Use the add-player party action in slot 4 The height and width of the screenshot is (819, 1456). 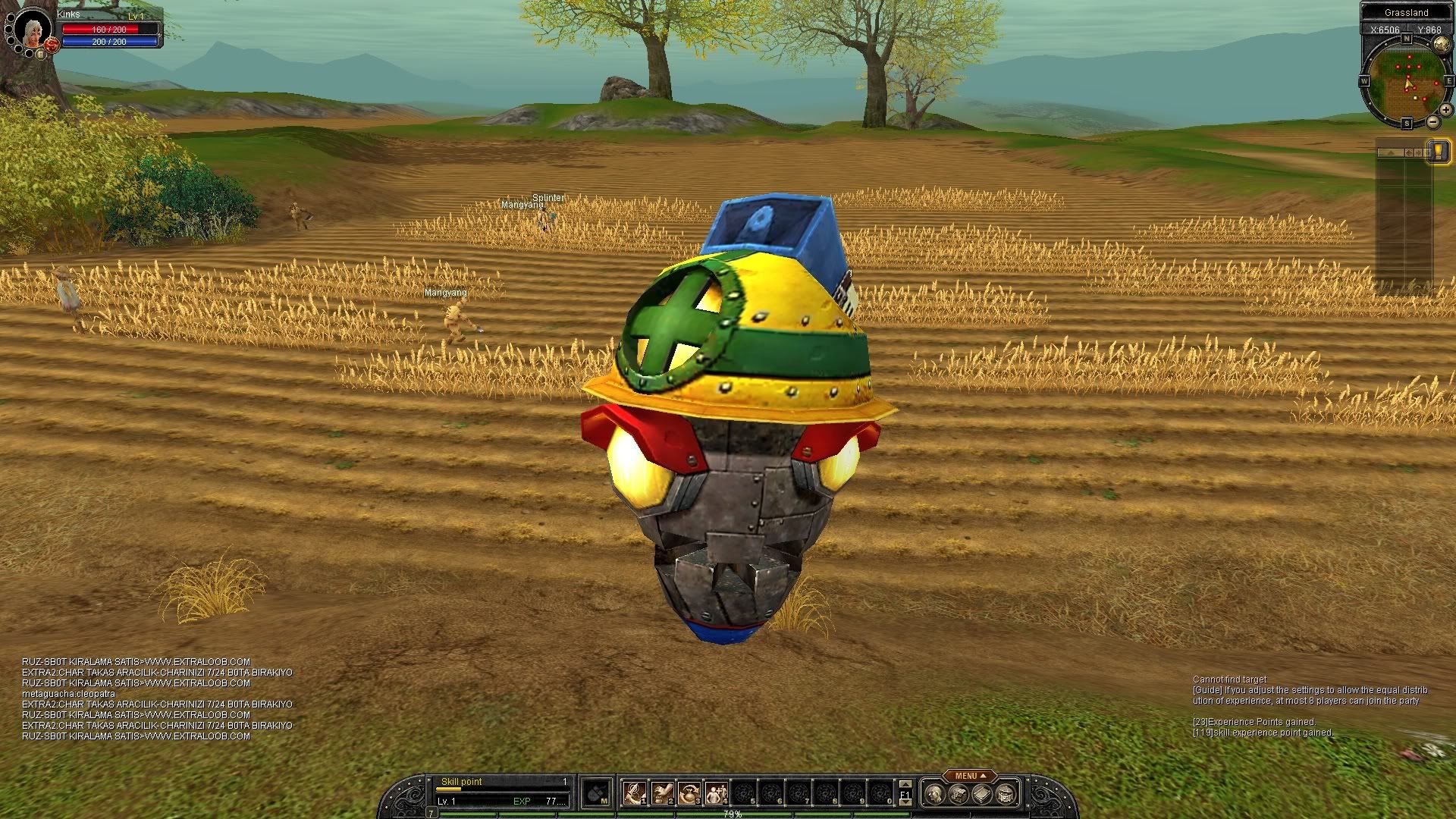click(716, 793)
